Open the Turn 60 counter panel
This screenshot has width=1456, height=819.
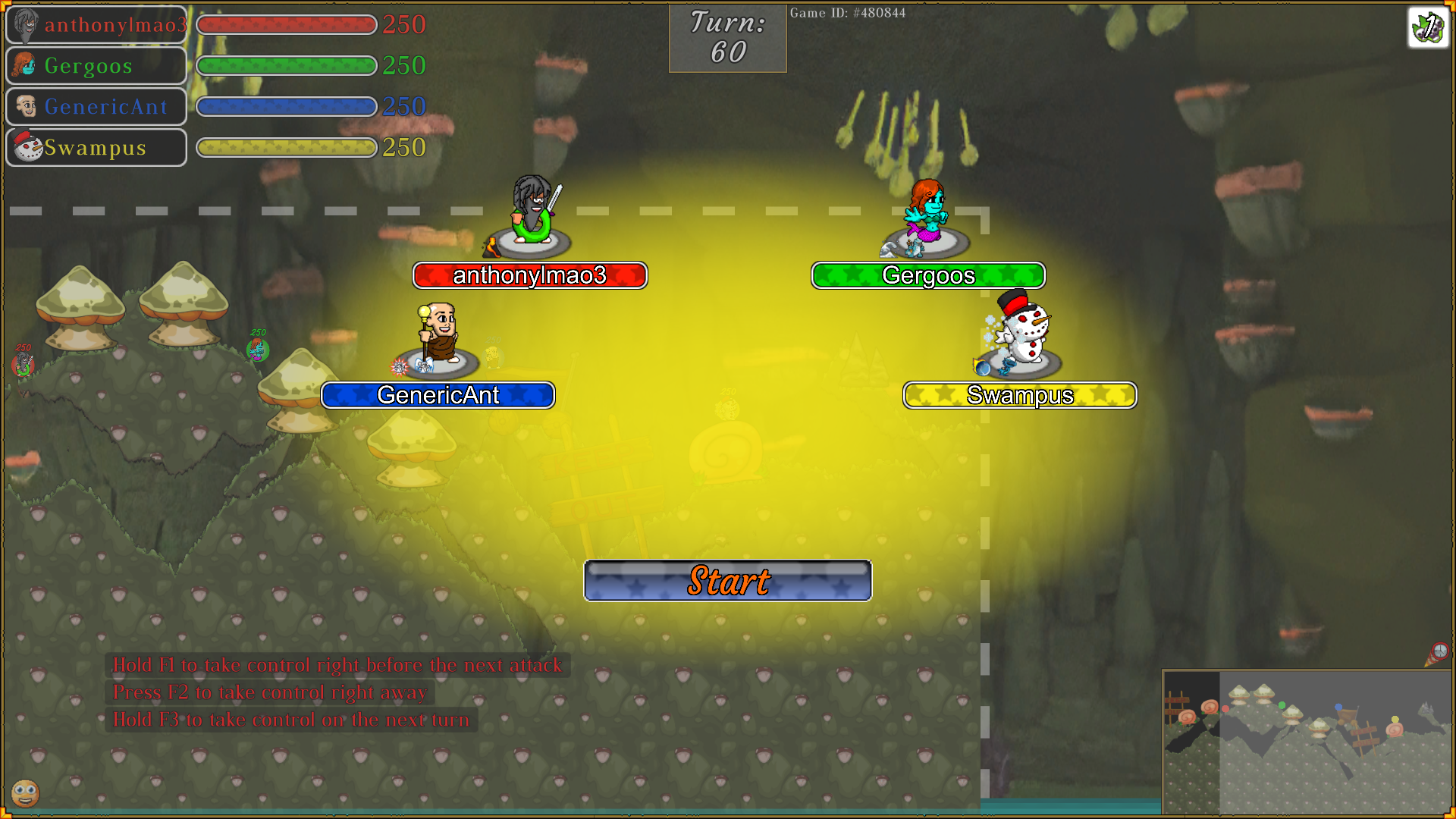(726, 38)
